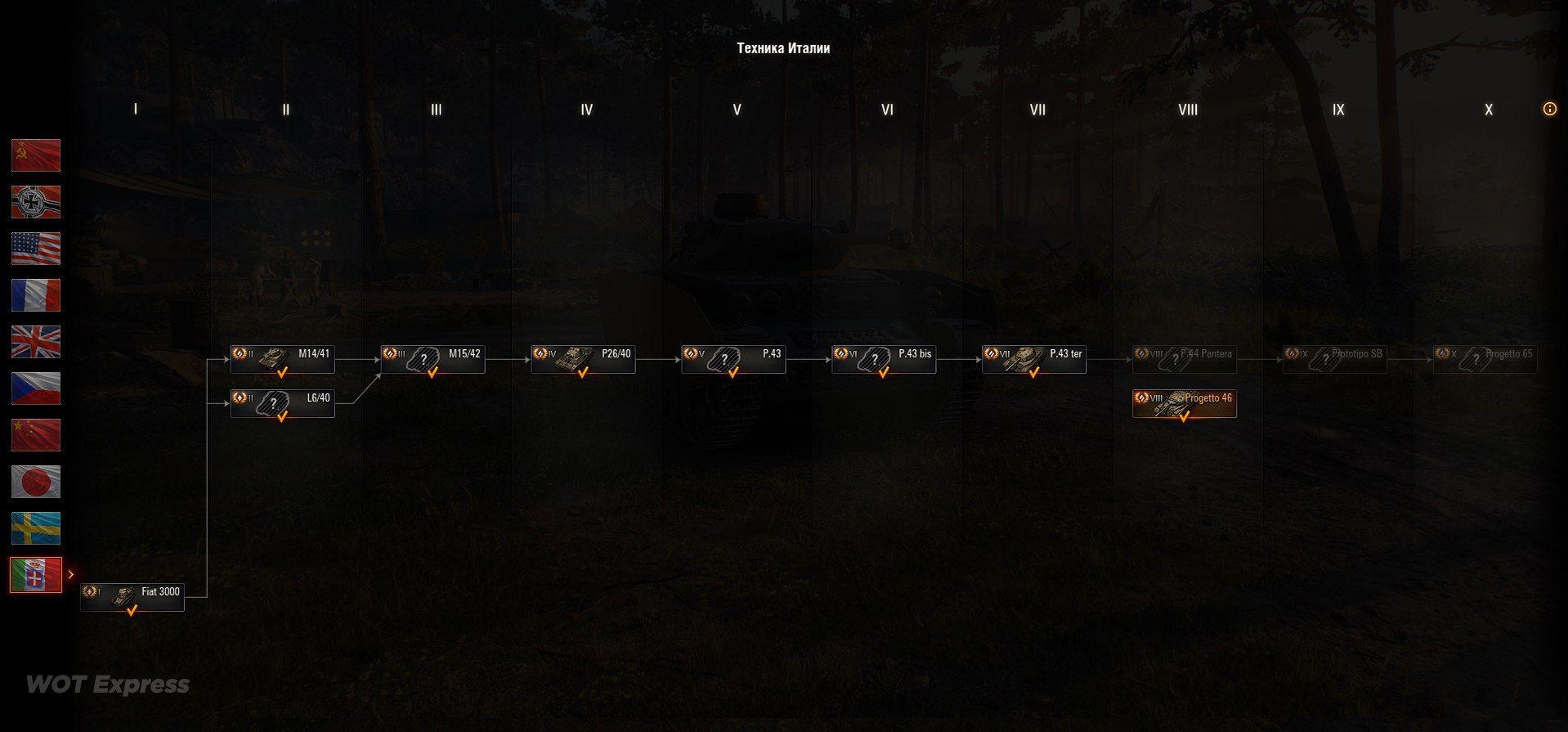This screenshot has width=1568, height=732.
Task: Select the USSR nation flag
Action: [36, 155]
